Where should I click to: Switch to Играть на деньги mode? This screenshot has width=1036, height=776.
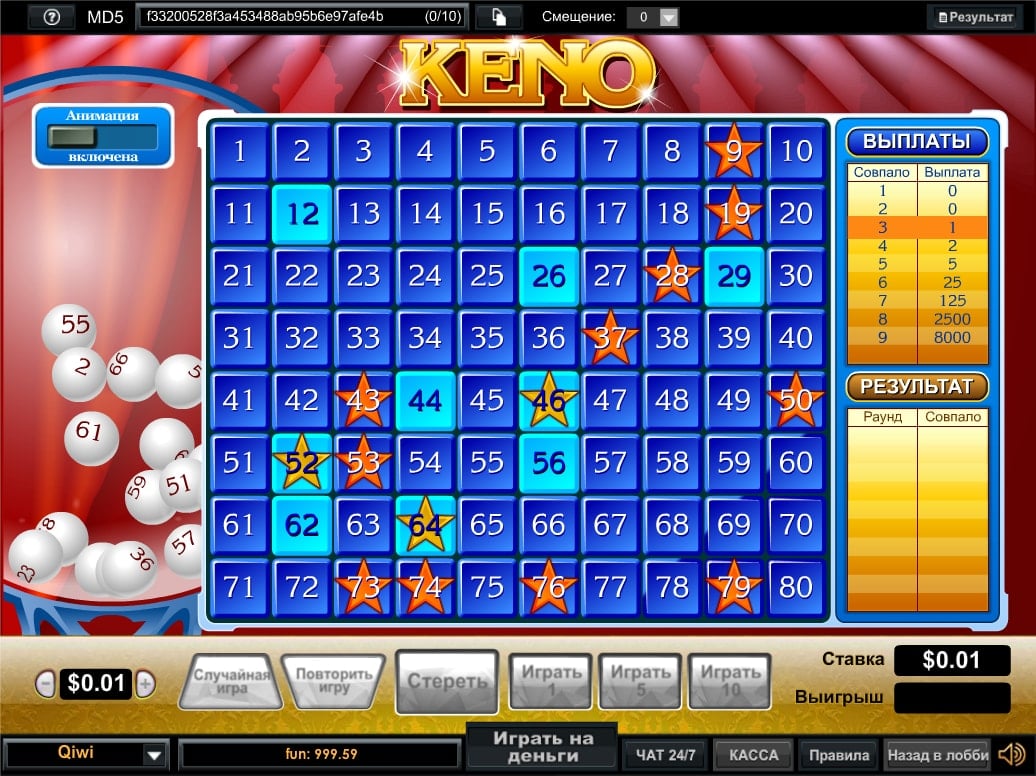(x=542, y=747)
